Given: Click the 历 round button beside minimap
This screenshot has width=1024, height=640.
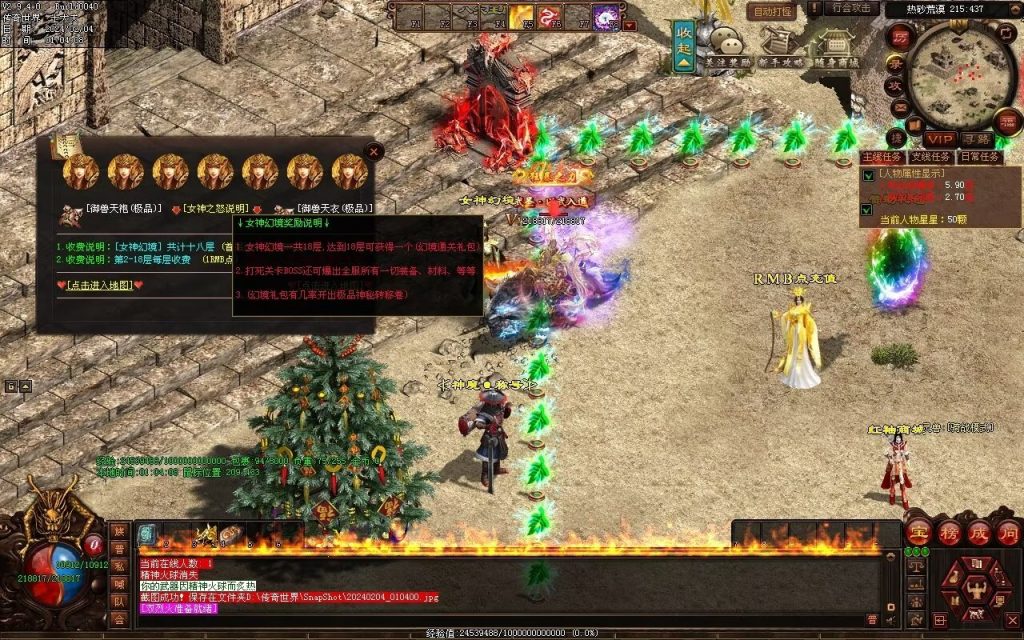Looking at the screenshot, I should click(899, 36).
